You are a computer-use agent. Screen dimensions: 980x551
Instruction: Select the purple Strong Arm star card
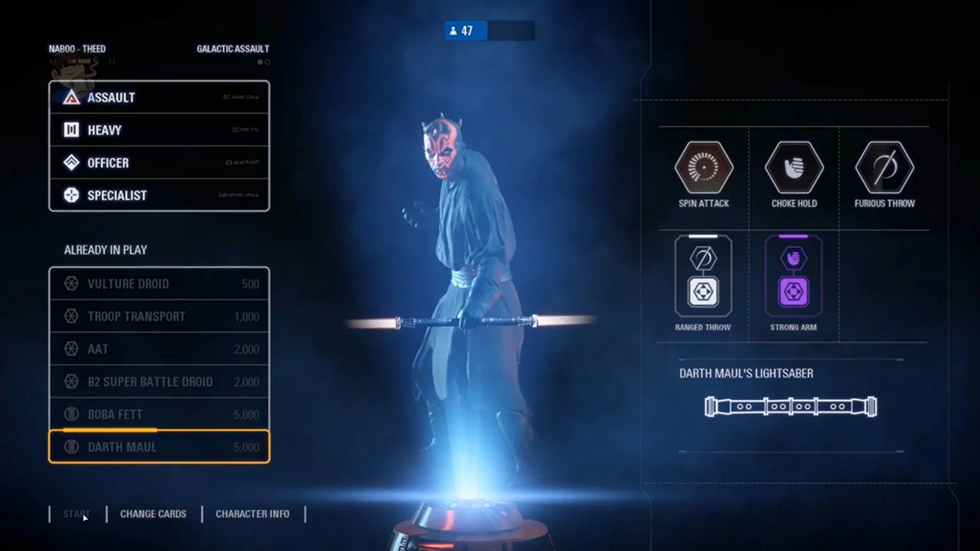[793, 276]
